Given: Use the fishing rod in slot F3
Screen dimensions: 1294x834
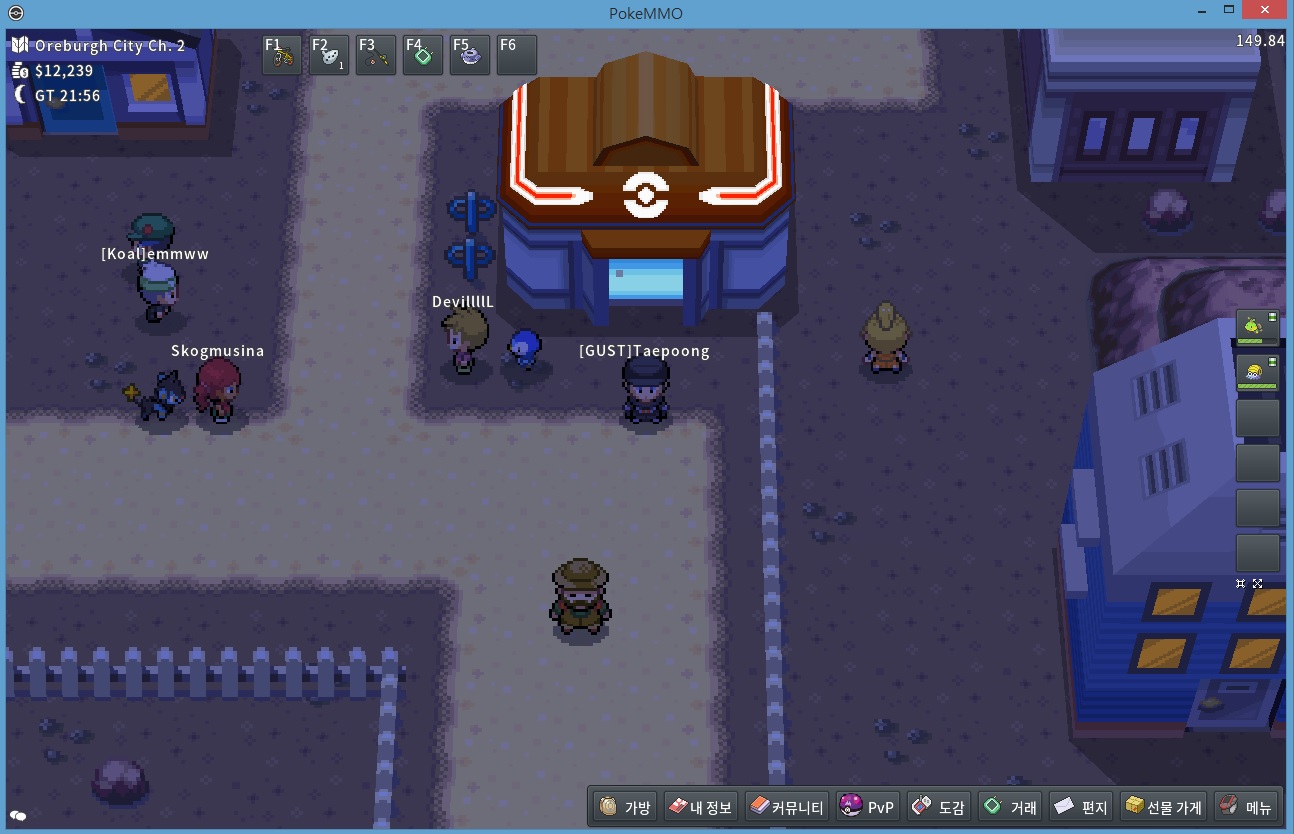Looking at the screenshot, I should [376, 55].
